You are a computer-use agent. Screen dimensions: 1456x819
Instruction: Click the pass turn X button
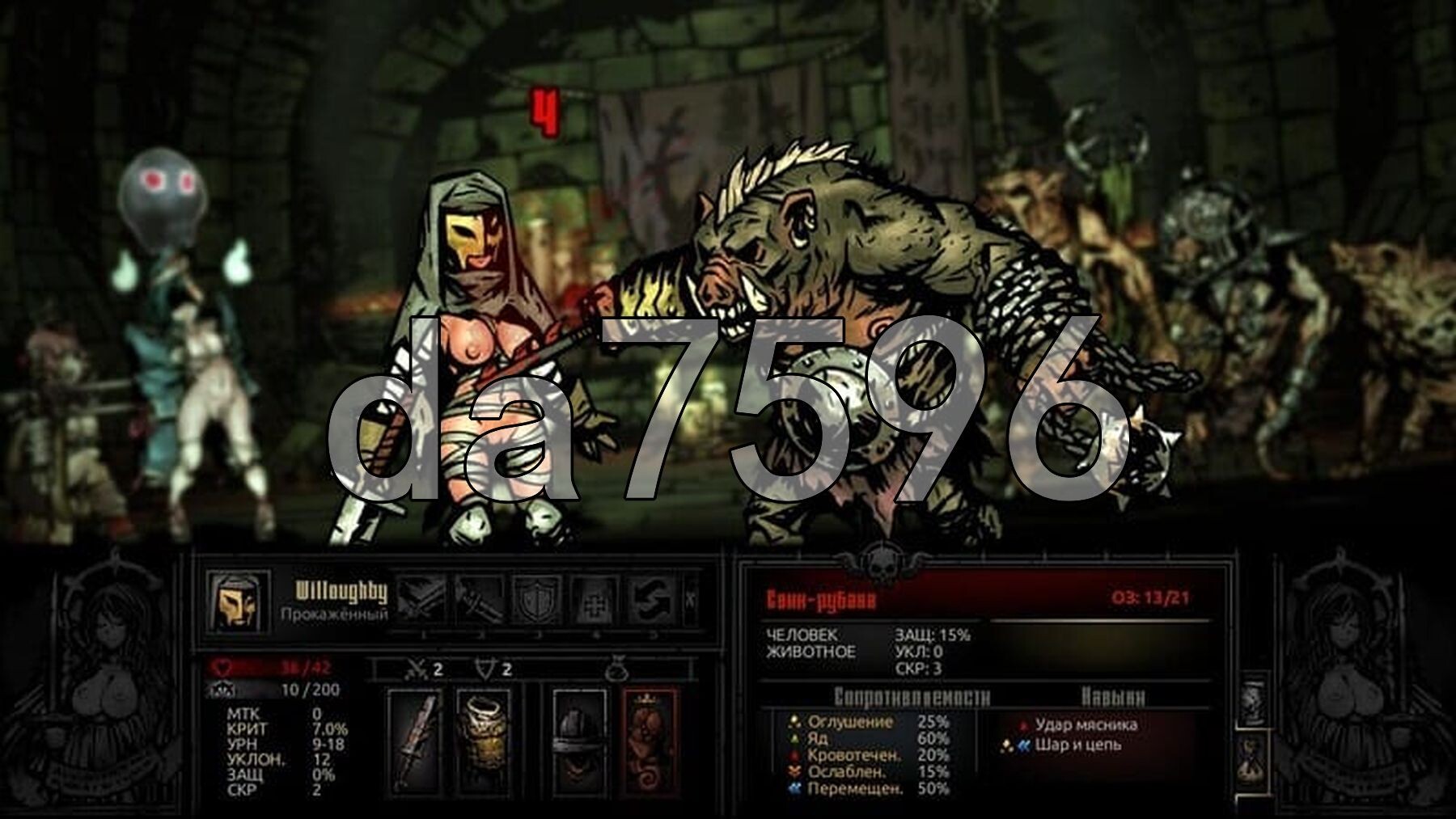(x=690, y=600)
